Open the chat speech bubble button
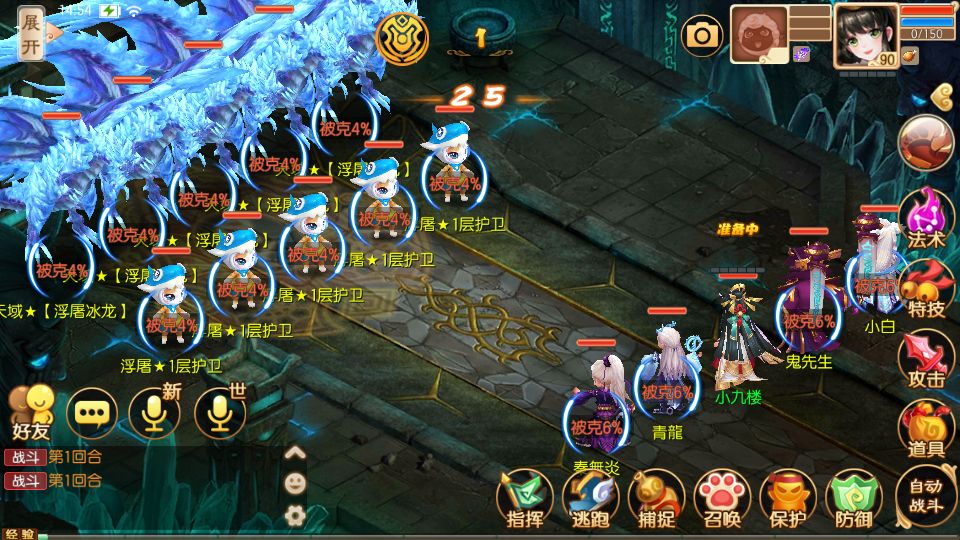Viewport: 960px width, 540px height. (92, 412)
